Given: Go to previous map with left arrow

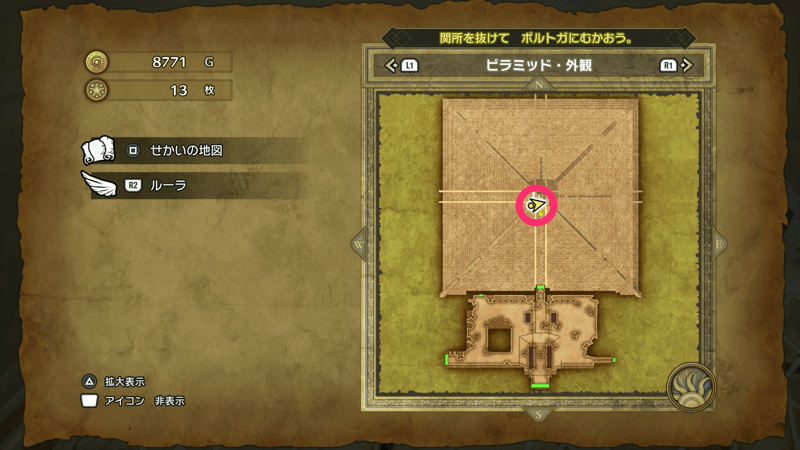Looking at the screenshot, I should tap(393, 67).
